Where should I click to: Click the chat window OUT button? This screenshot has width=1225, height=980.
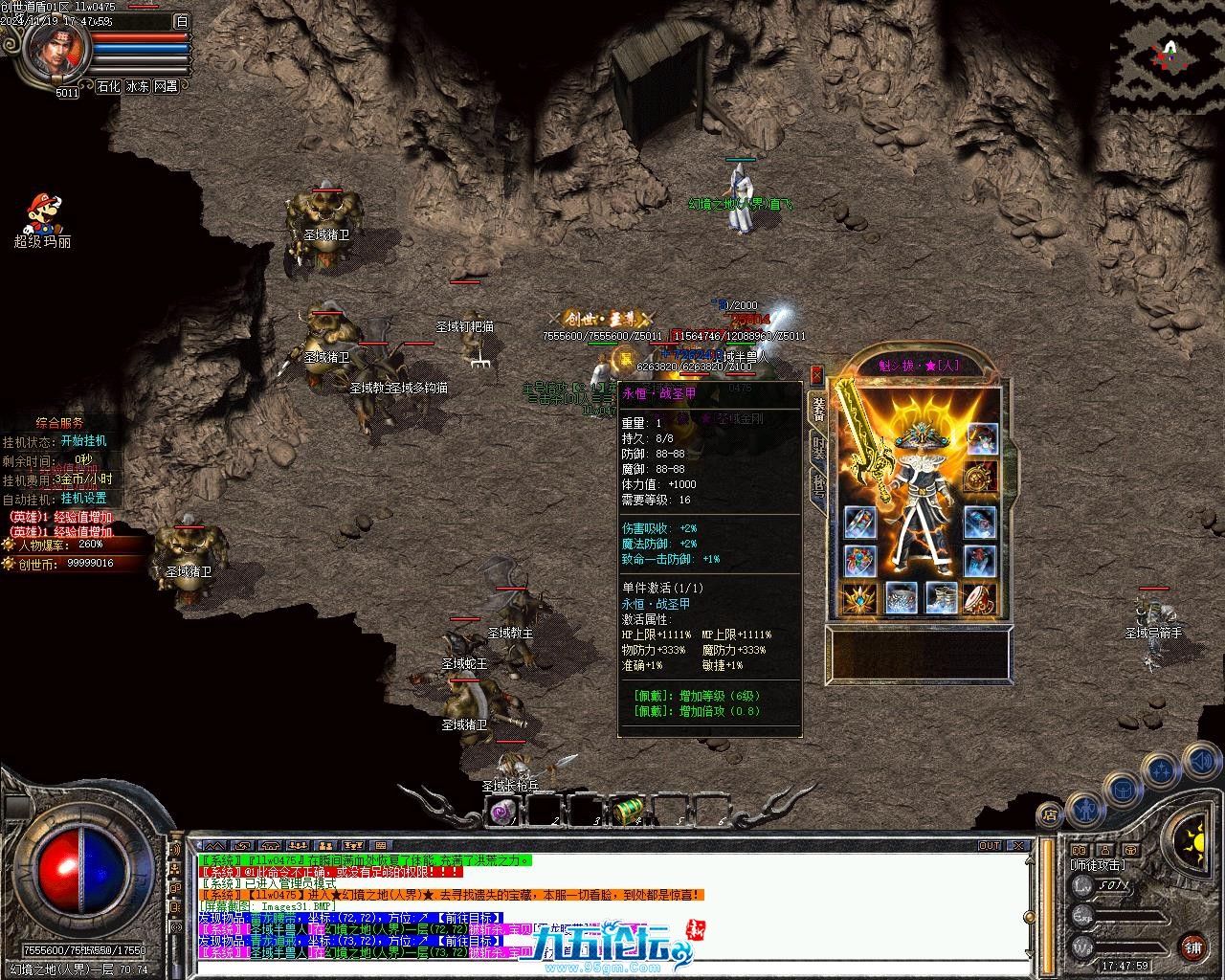click(990, 846)
